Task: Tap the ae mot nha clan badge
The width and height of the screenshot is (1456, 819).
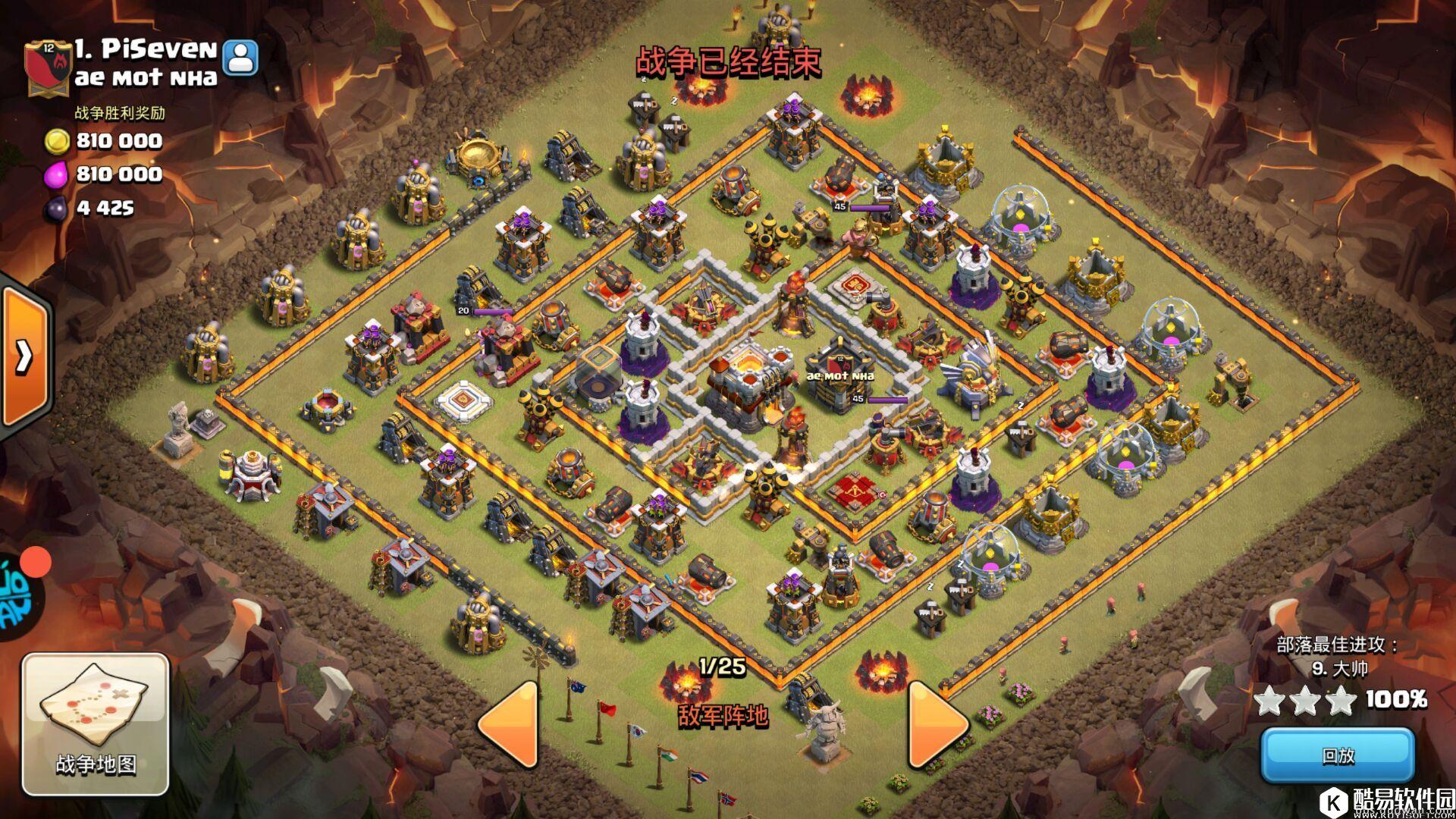Action: 48,68
